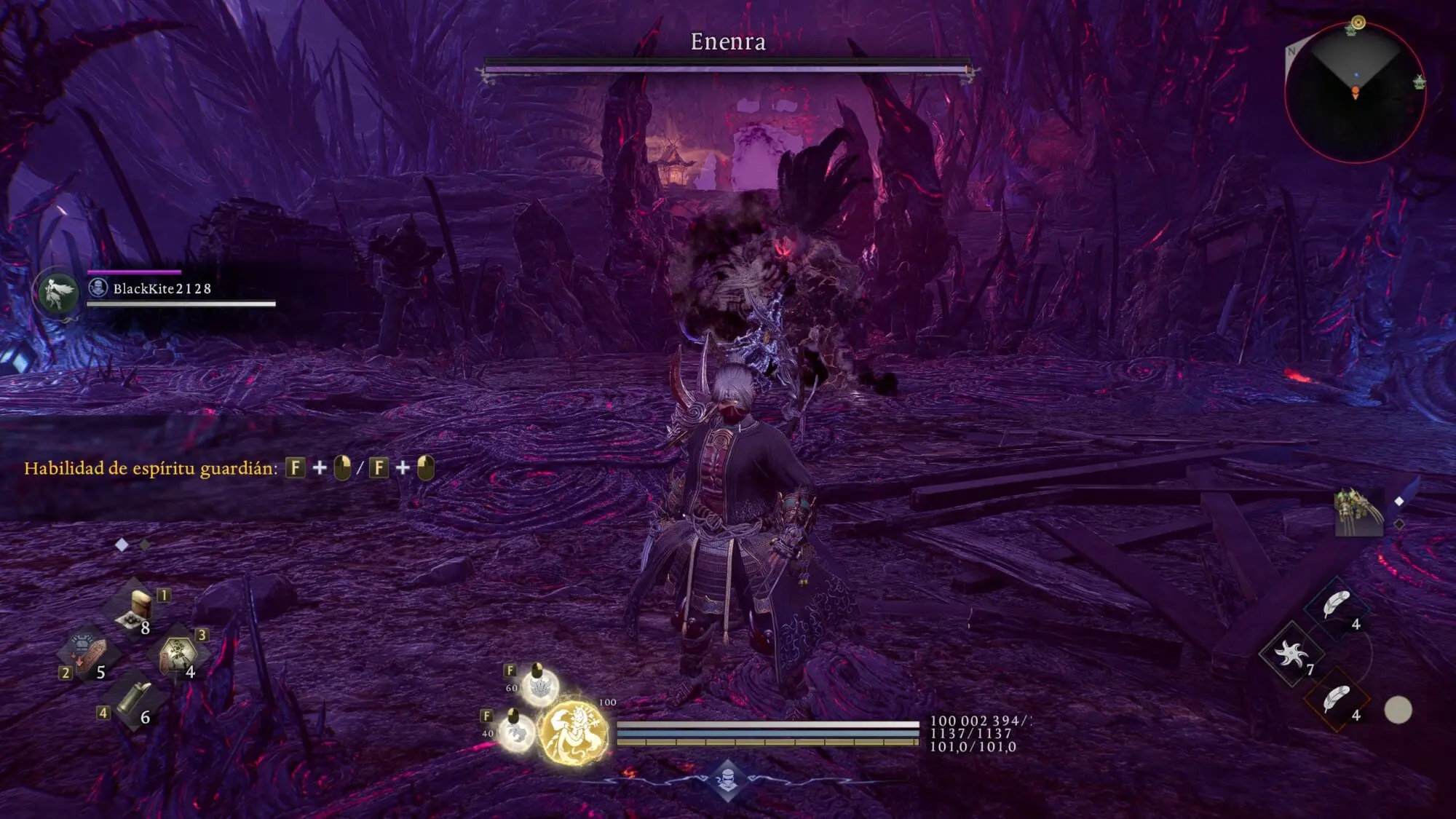Activate the guardian spirit skill costing 60
The height and width of the screenshot is (819, 1456).
(x=540, y=686)
